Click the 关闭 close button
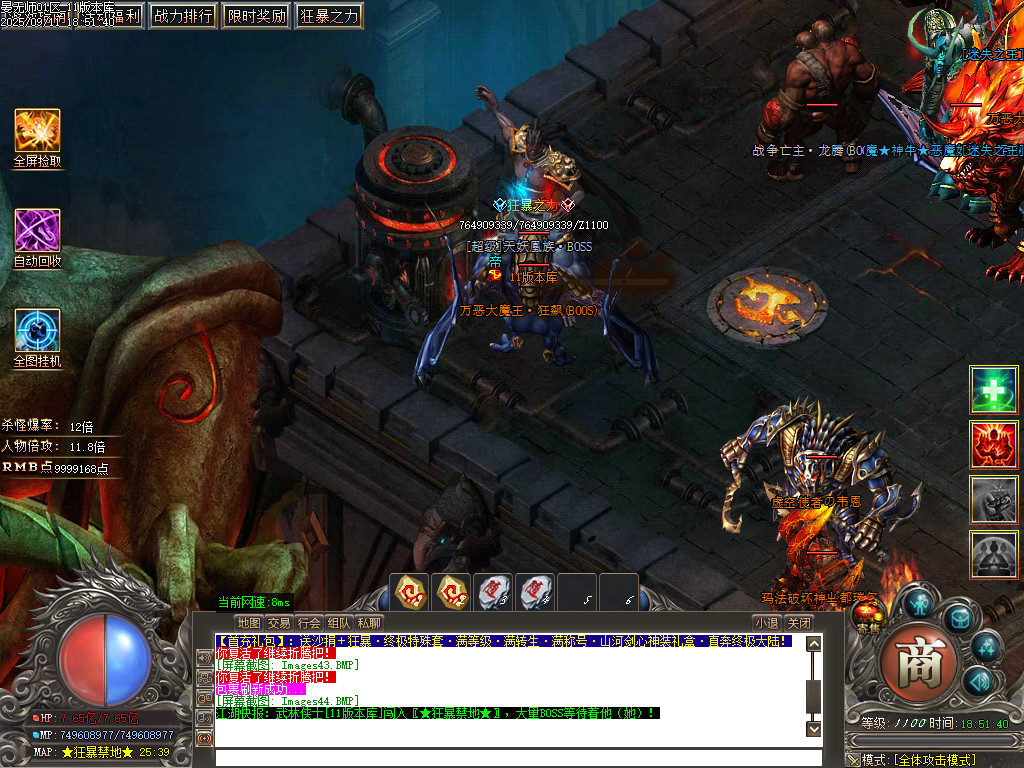Image resolution: width=1024 pixels, height=768 pixels. click(798, 623)
